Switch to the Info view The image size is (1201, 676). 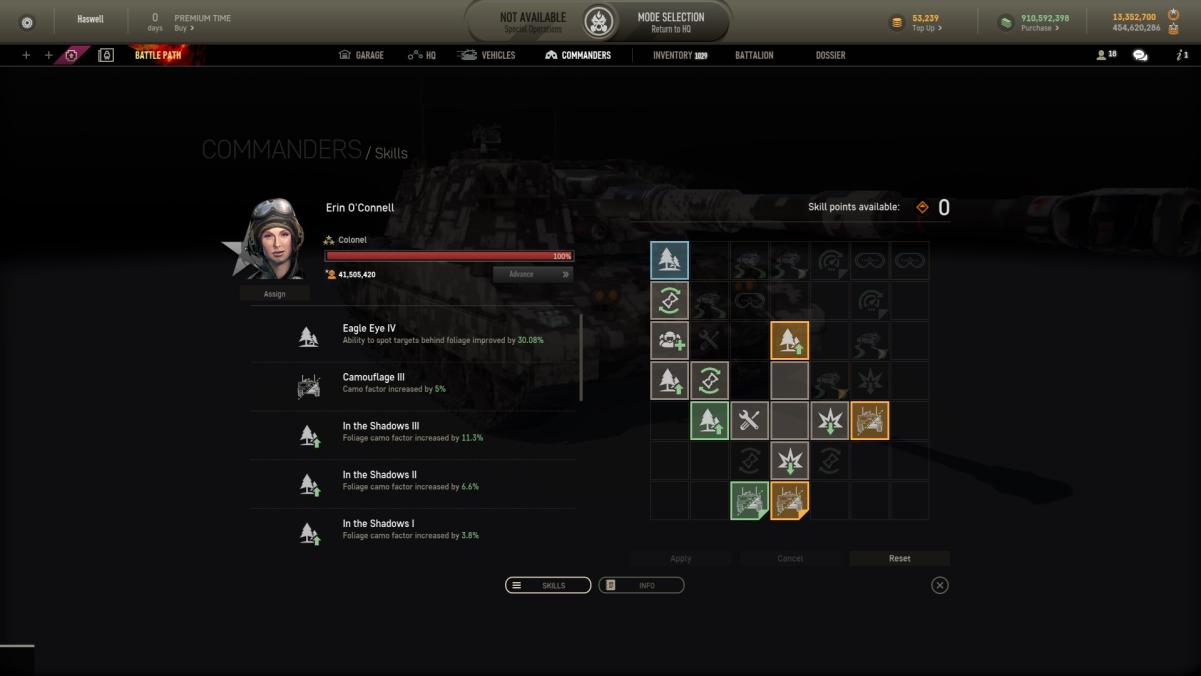pos(641,585)
